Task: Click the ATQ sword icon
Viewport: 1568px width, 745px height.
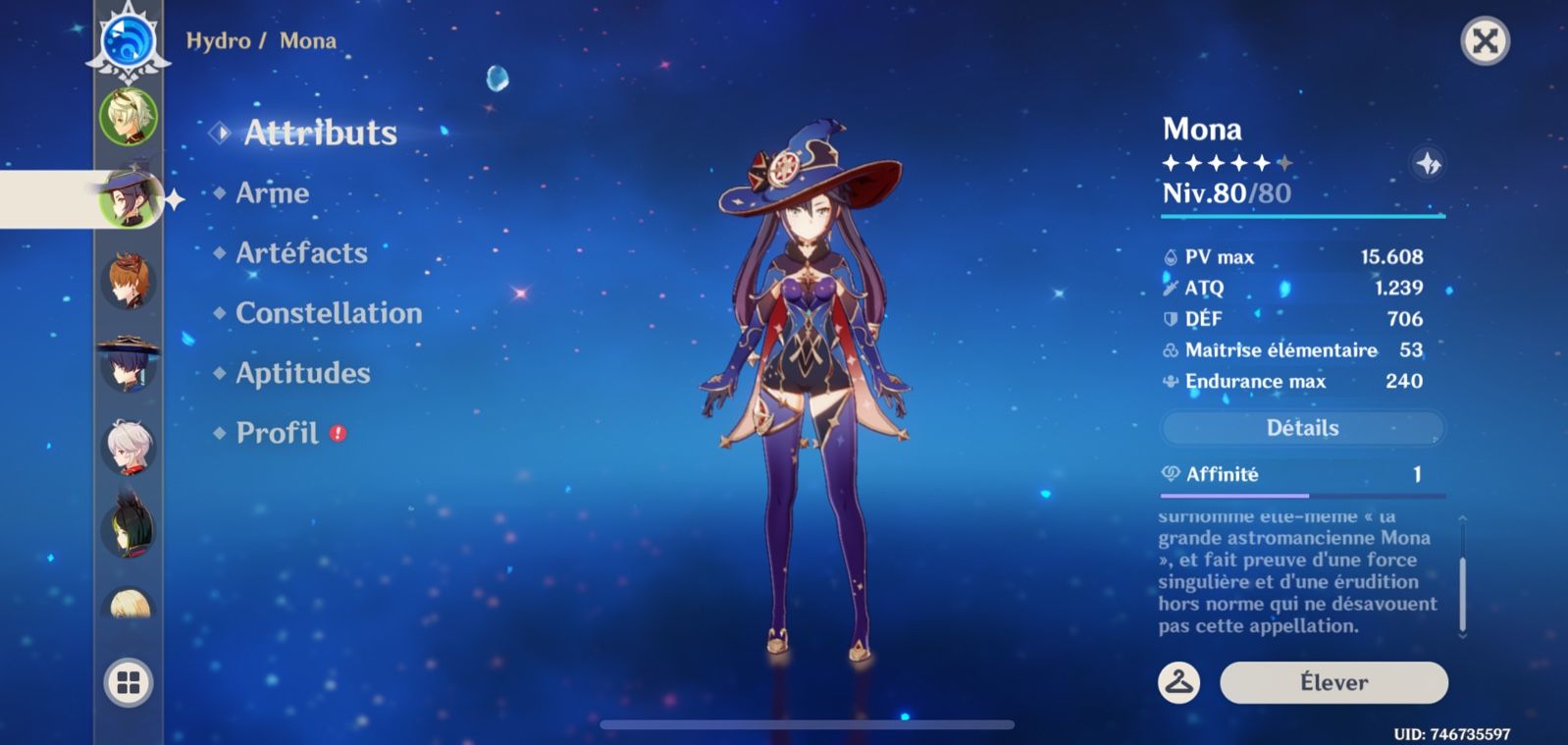Action: (x=1171, y=288)
